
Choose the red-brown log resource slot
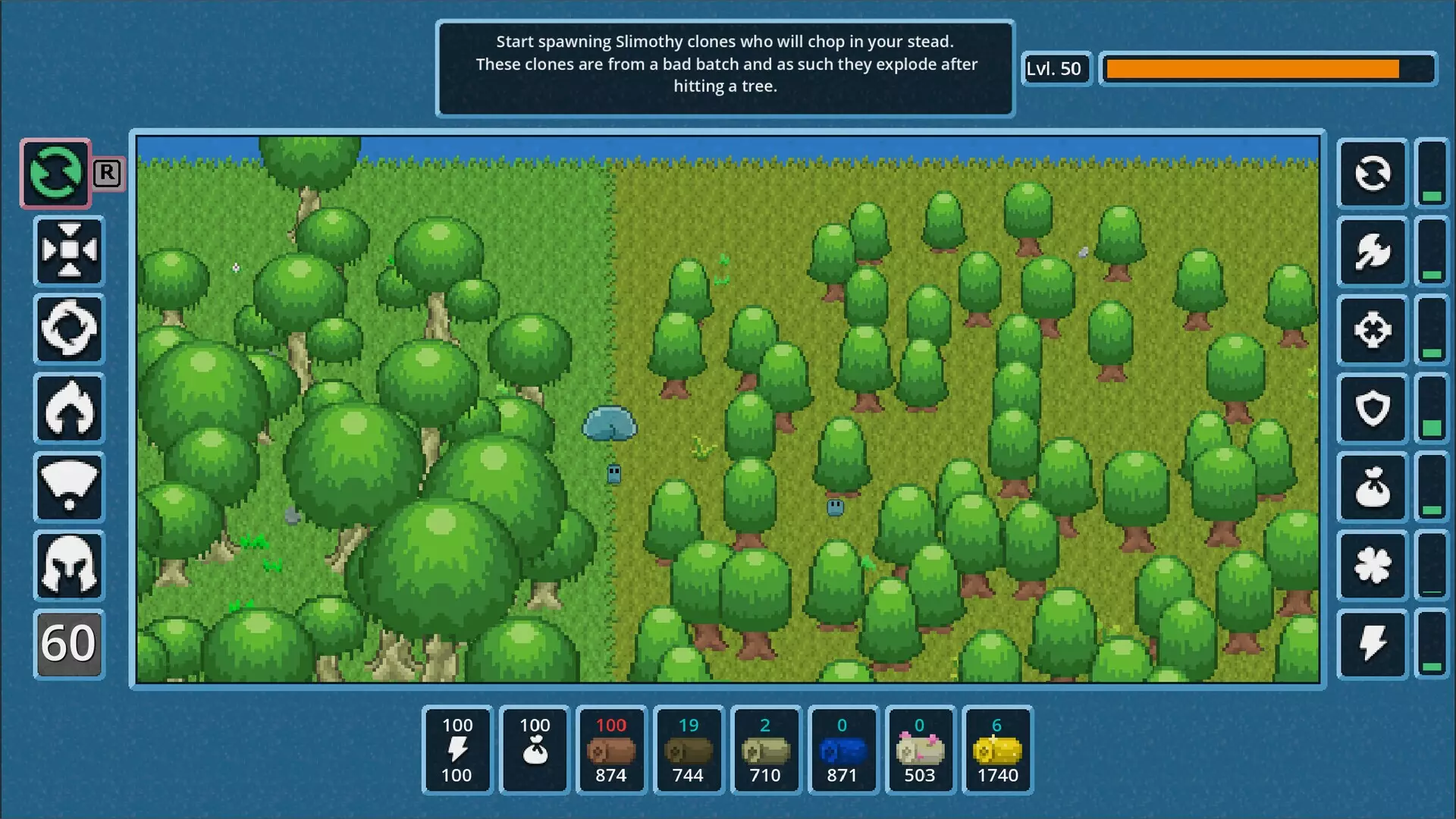pyautogui.click(x=611, y=750)
